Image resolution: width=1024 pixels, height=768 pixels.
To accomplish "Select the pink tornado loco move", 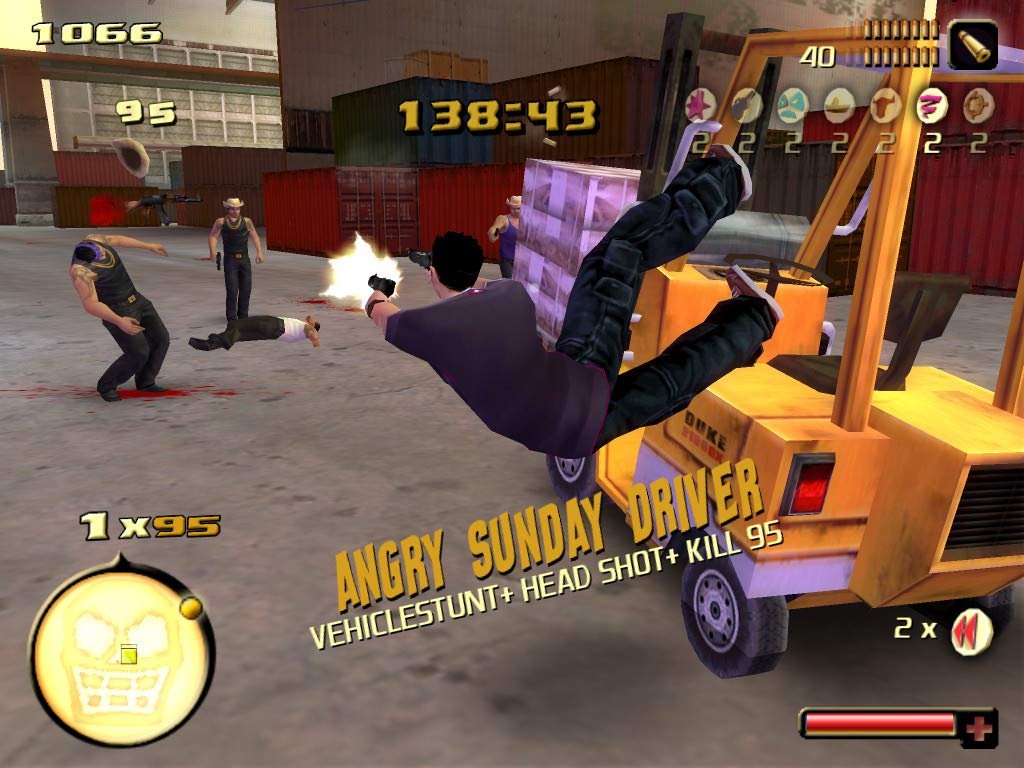I will [931, 105].
